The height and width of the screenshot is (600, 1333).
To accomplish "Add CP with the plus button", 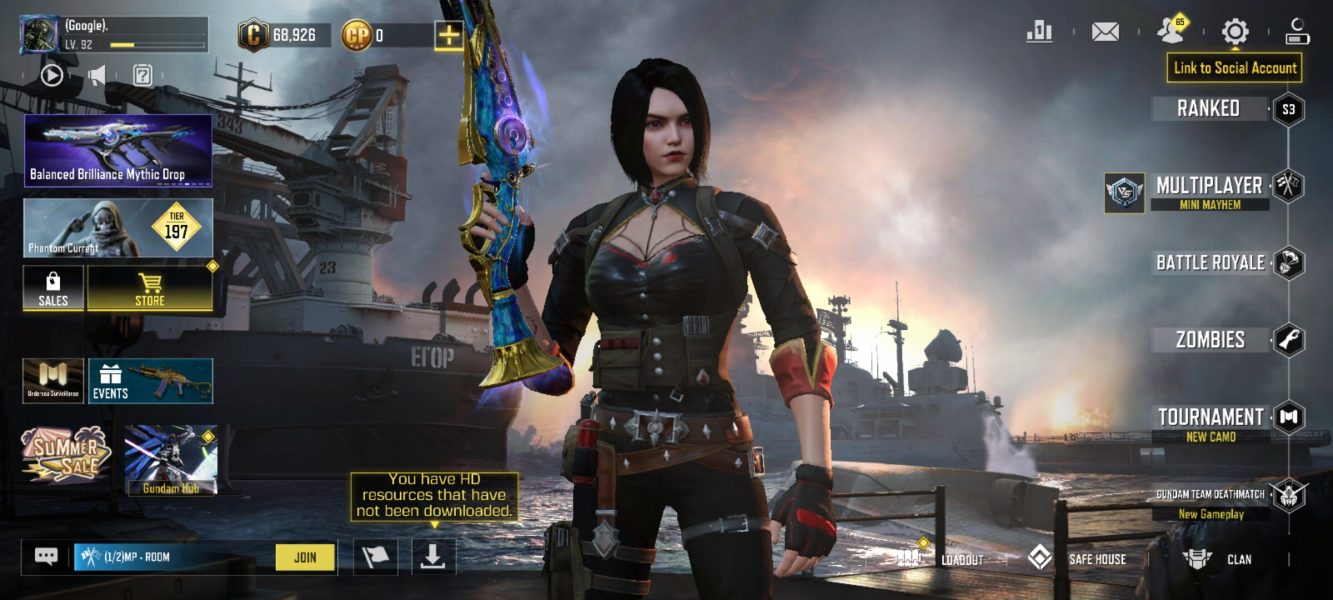I will coord(449,36).
